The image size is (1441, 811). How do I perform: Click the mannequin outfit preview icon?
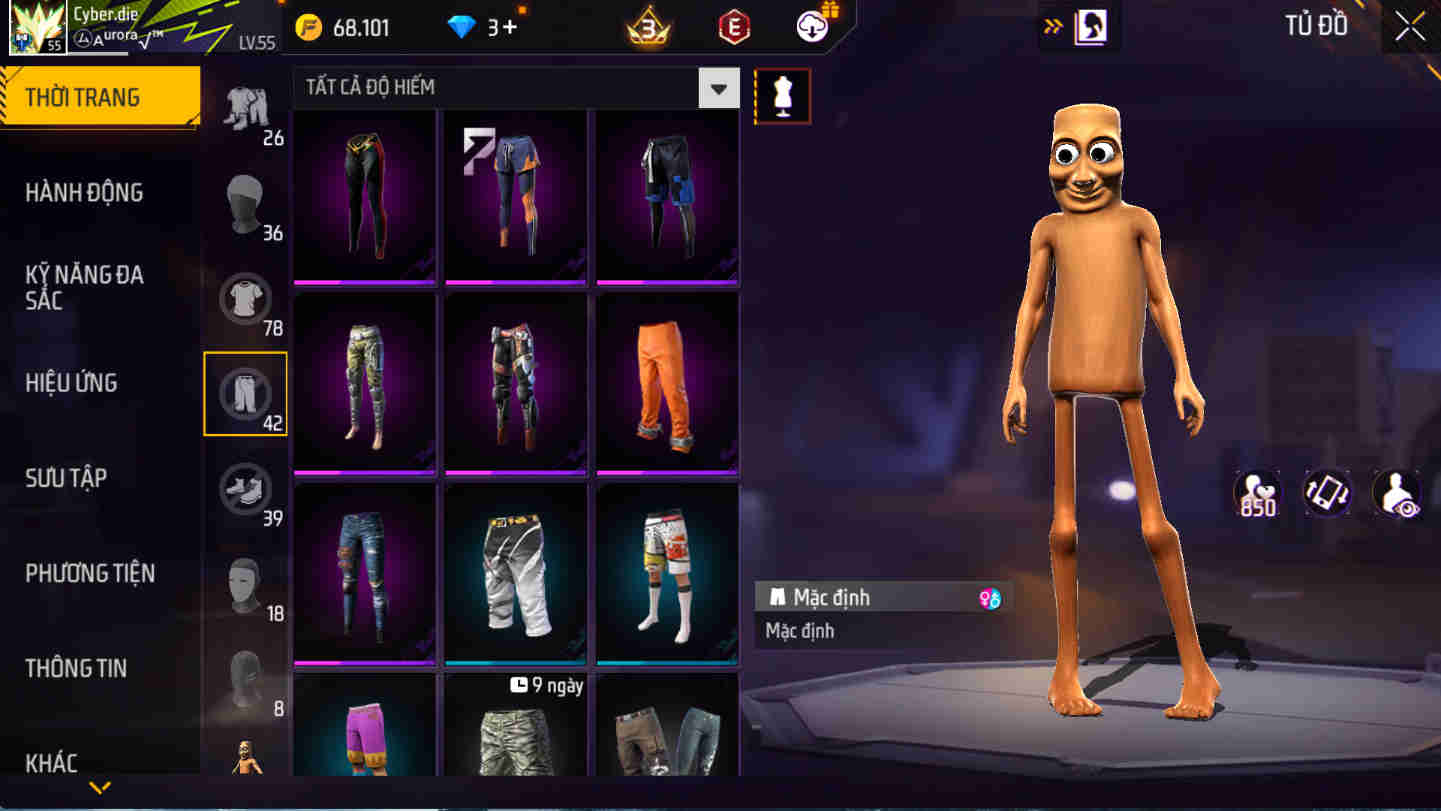pyautogui.click(x=783, y=97)
